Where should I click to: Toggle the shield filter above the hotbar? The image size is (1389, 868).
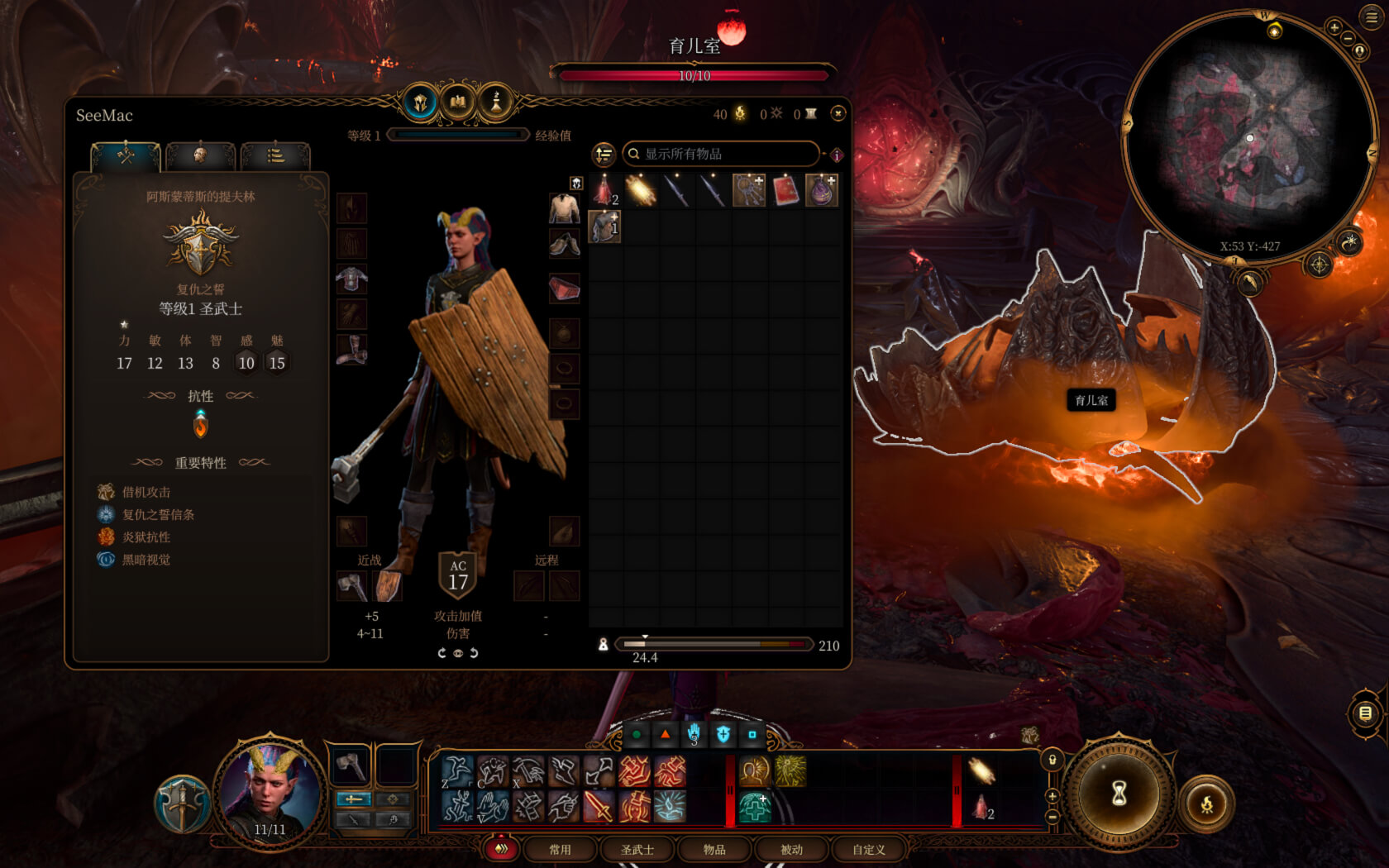coord(723,733)
